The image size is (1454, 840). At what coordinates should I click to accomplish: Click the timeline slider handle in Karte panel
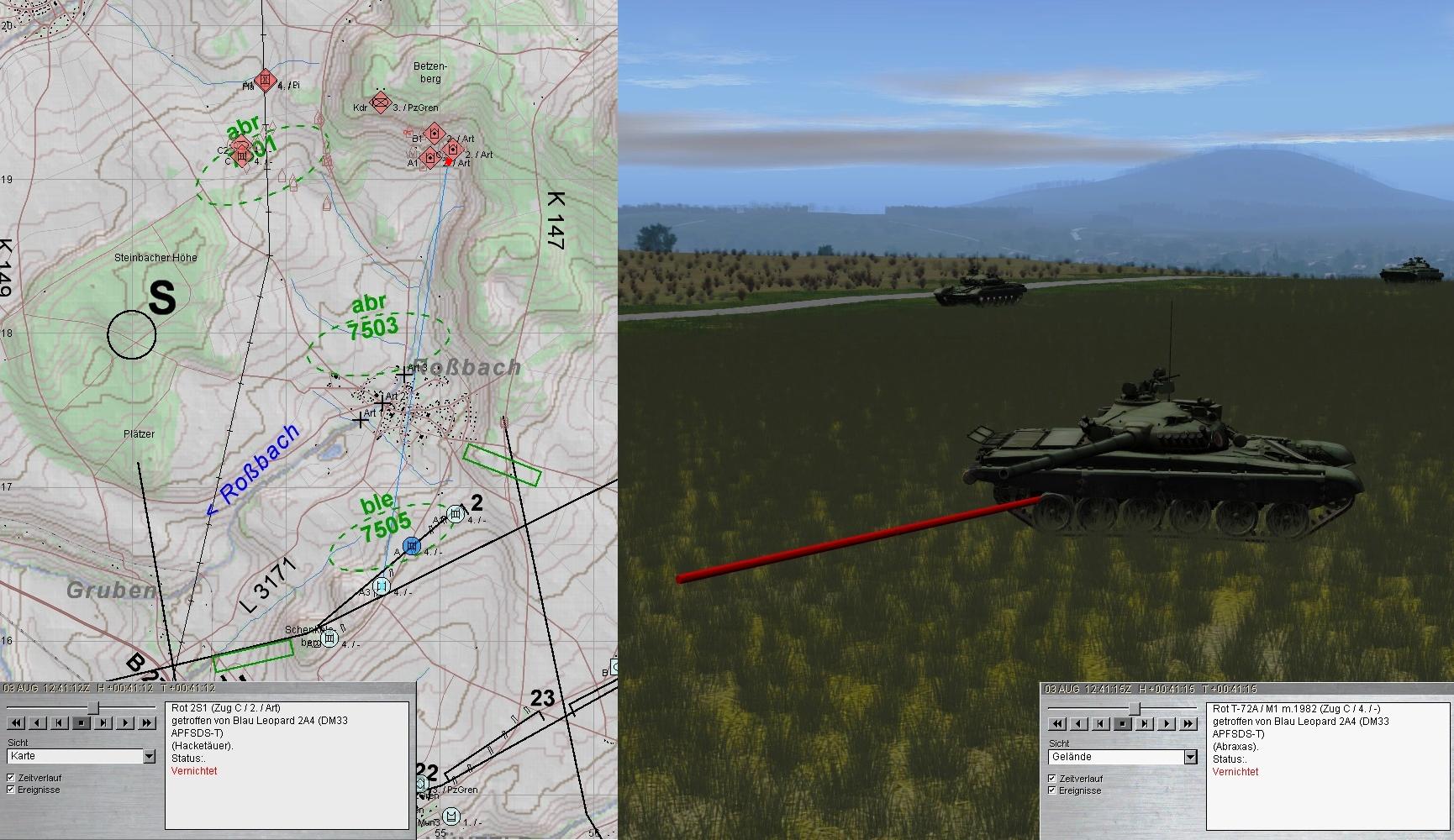93,708
